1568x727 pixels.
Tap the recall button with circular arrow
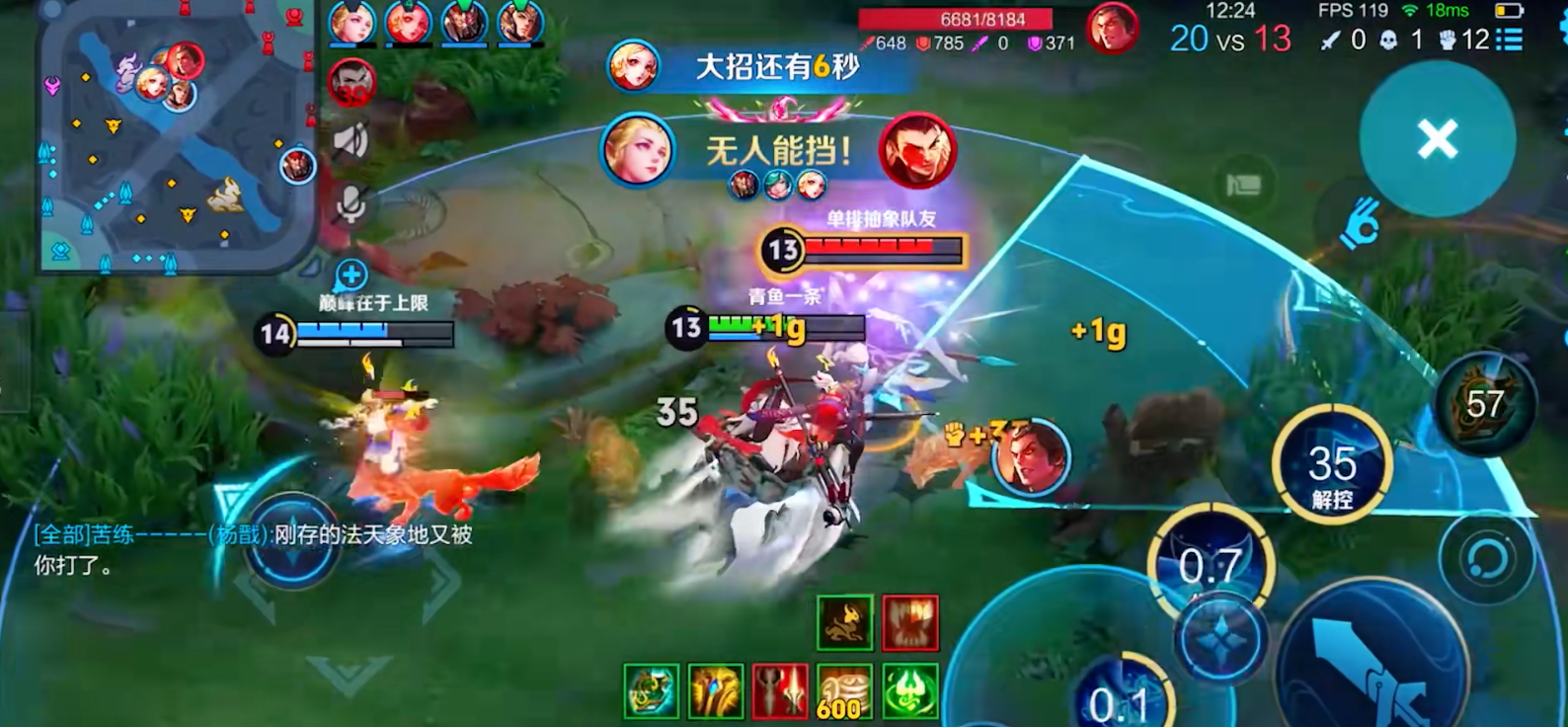pos(1482,559)
